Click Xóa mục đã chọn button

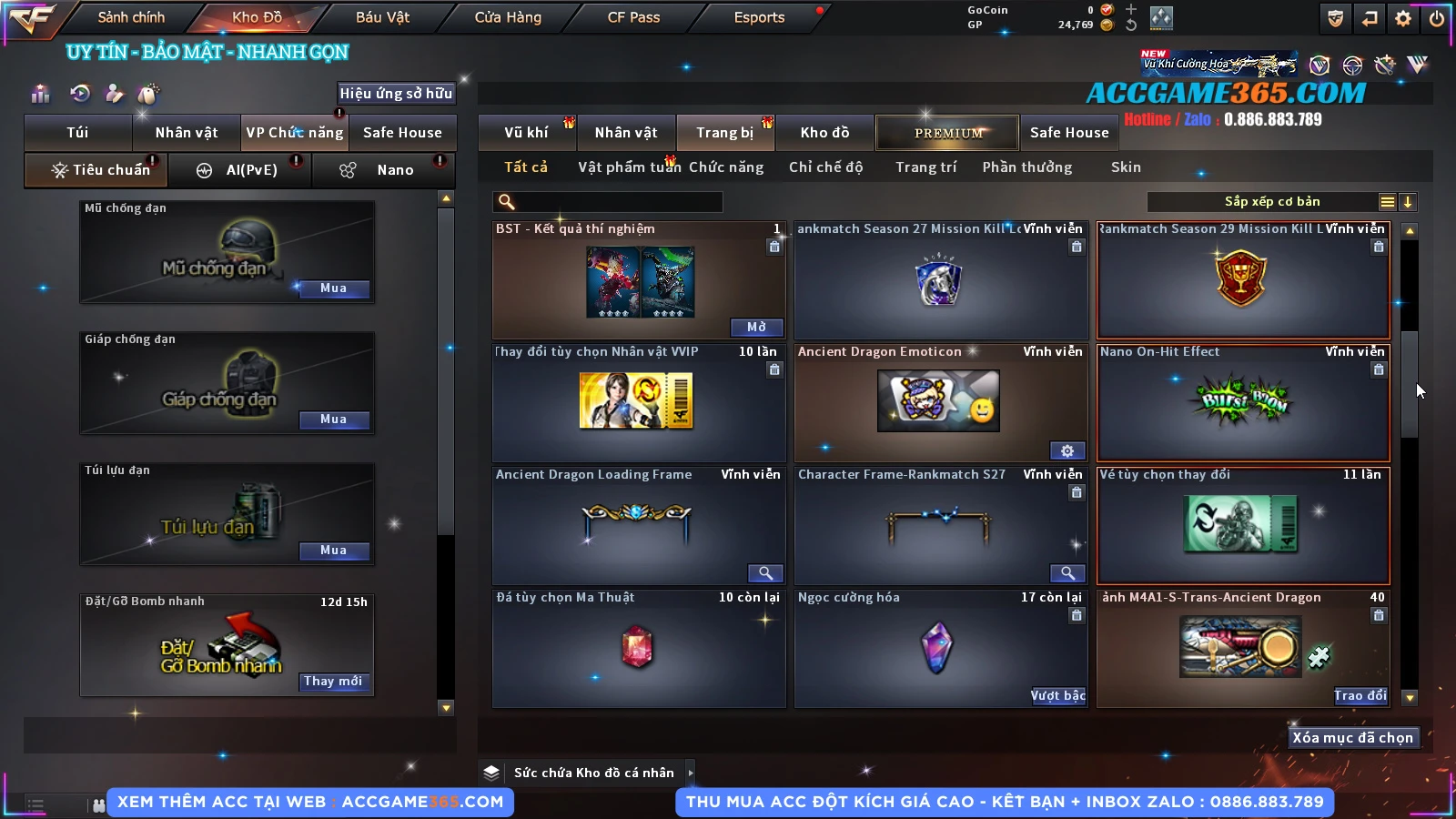pyautogui.click(x=1352, y=738)
